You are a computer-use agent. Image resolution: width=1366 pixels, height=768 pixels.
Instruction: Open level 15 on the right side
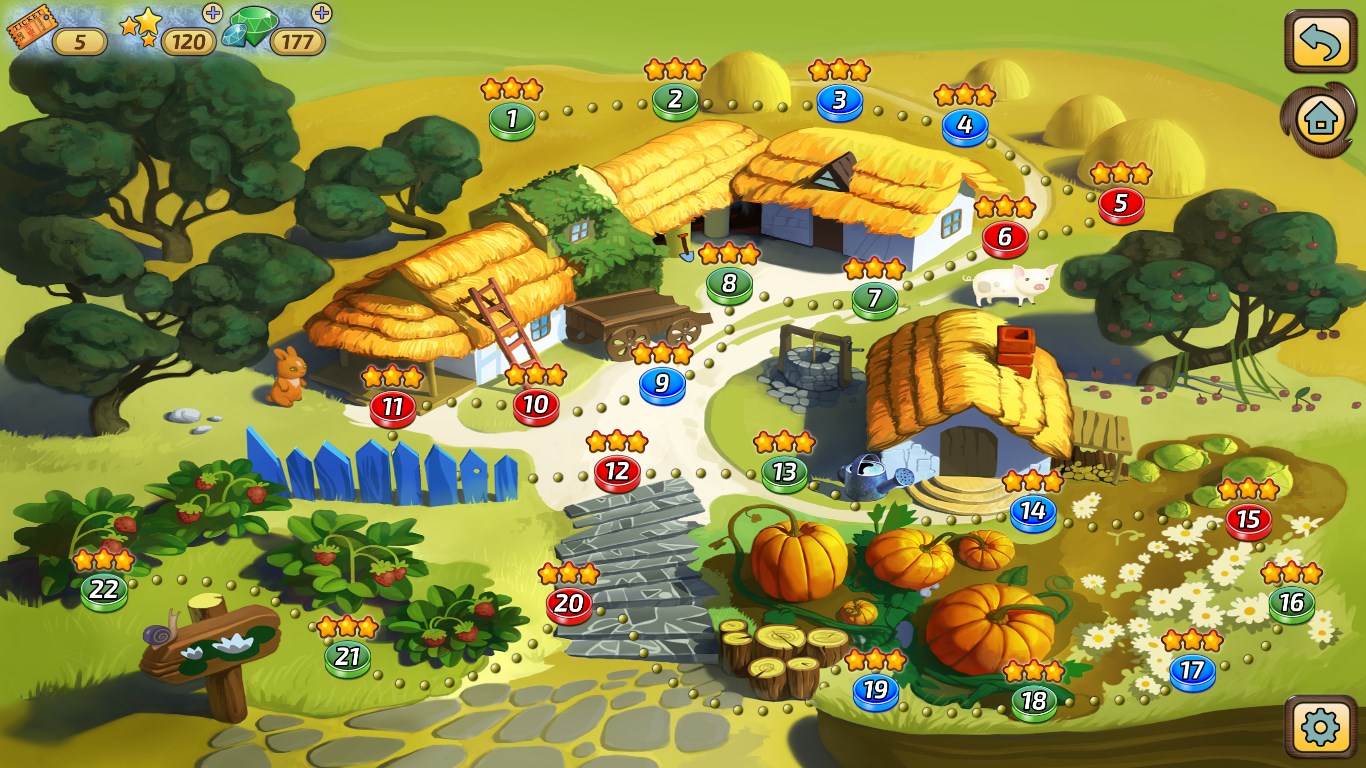pyautogui.click(x=1248, y=521)
